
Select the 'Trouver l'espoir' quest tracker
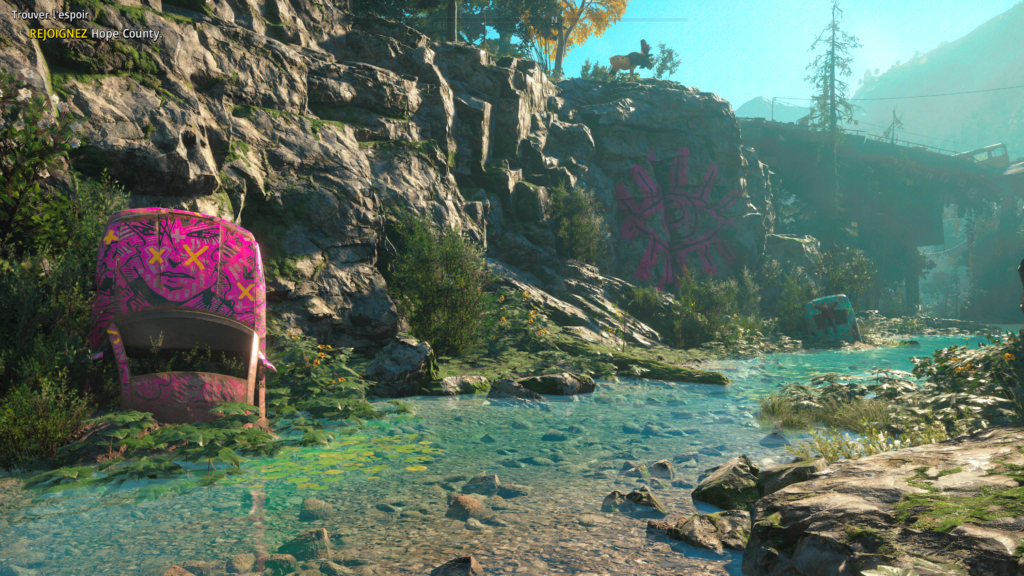pos(50,15)
